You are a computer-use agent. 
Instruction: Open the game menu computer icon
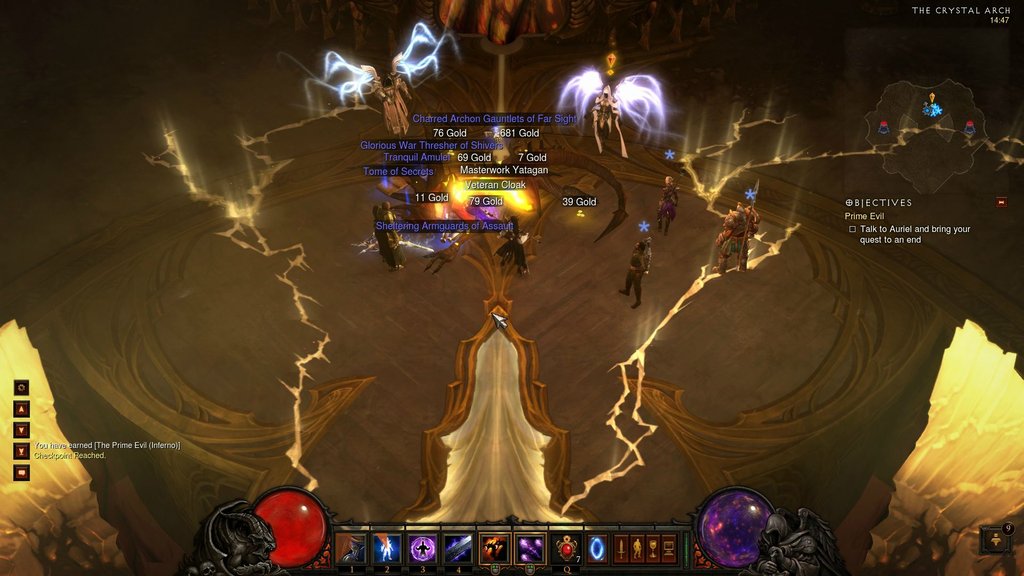click(x=668, y=549)
